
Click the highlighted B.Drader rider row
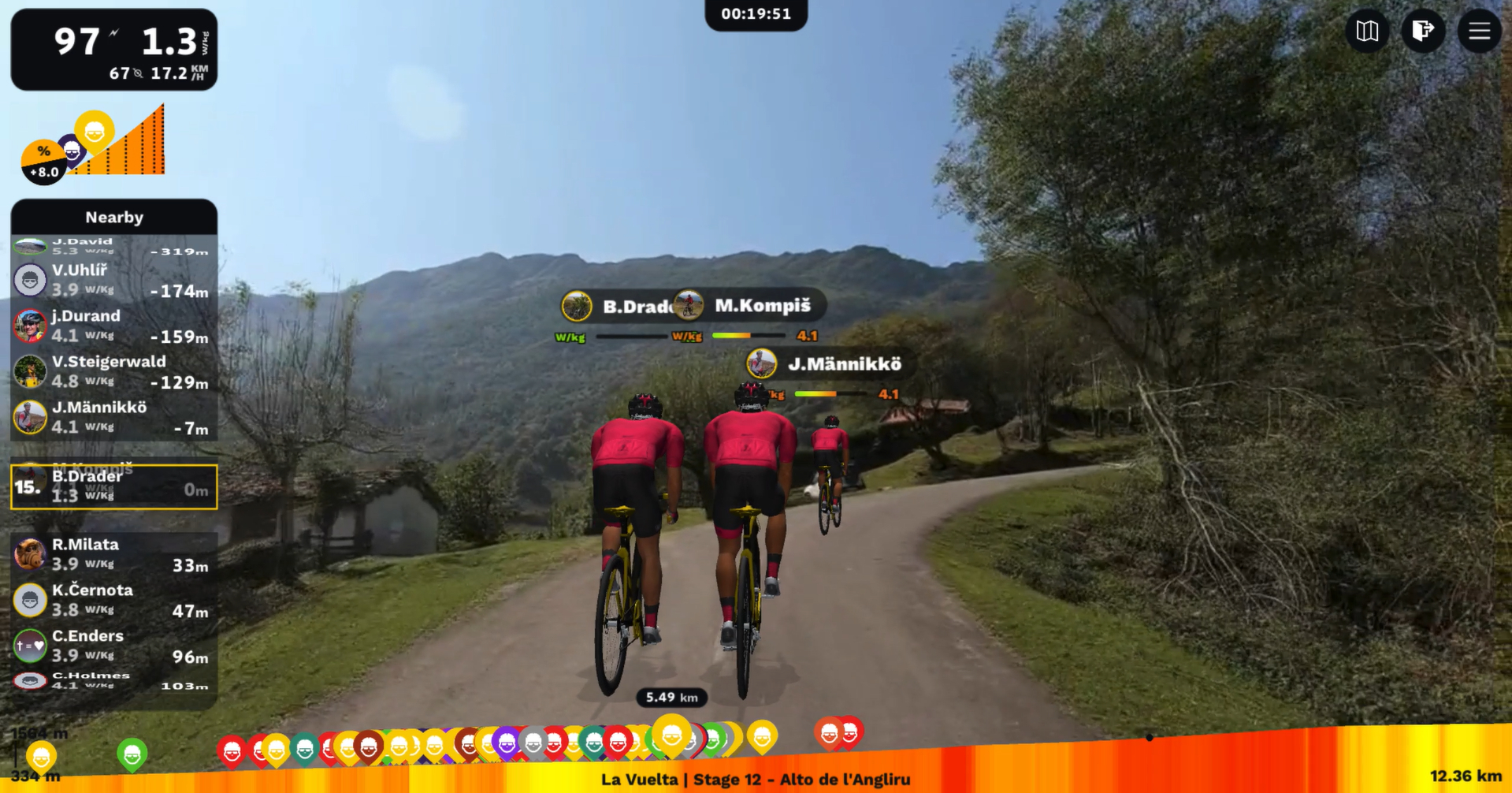coord(114,486)
